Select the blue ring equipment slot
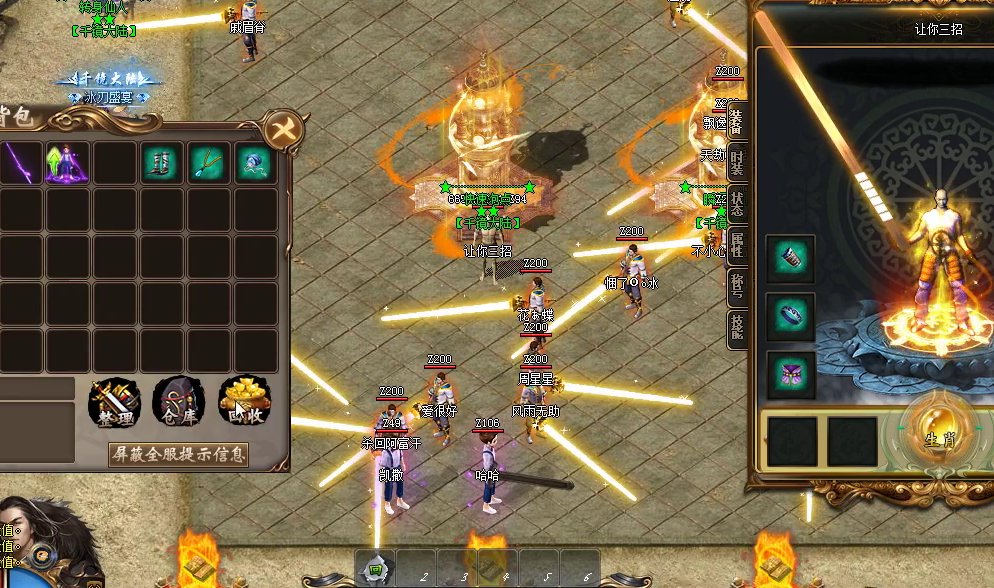This screenshot has height=588, width=994. click(791, 317)
